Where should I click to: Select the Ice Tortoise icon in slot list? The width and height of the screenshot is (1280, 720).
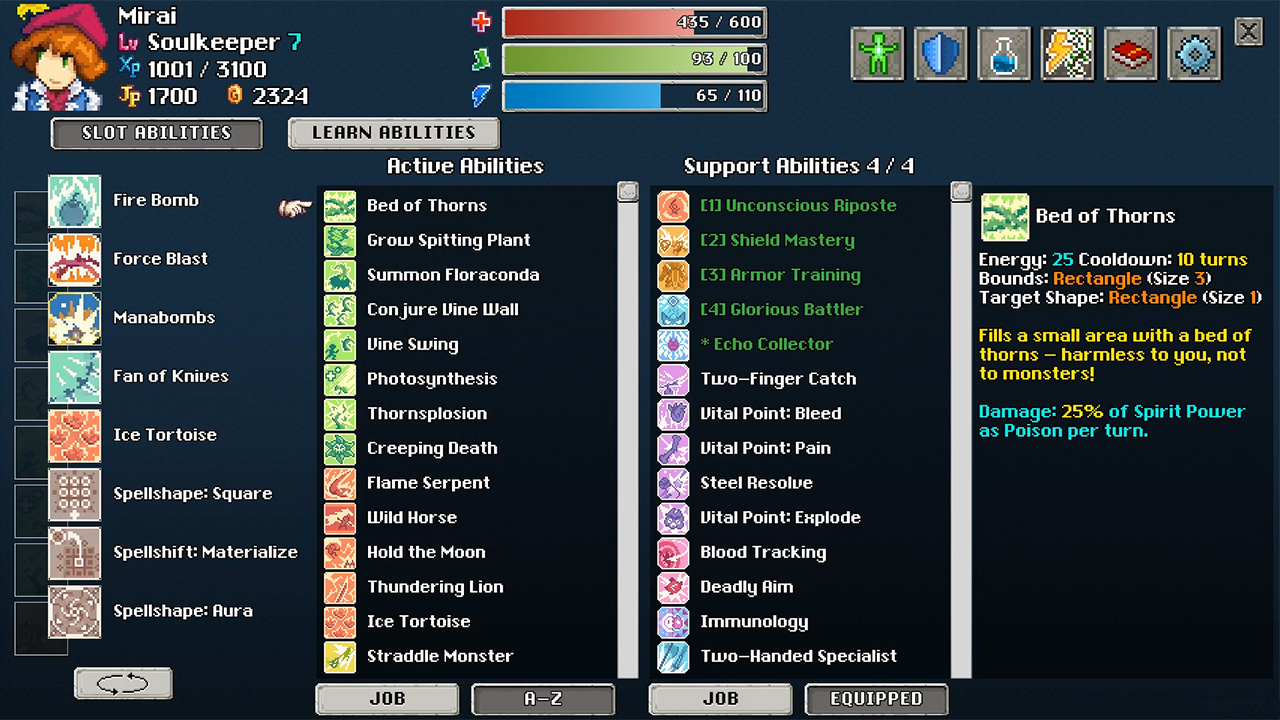point(76,435)
